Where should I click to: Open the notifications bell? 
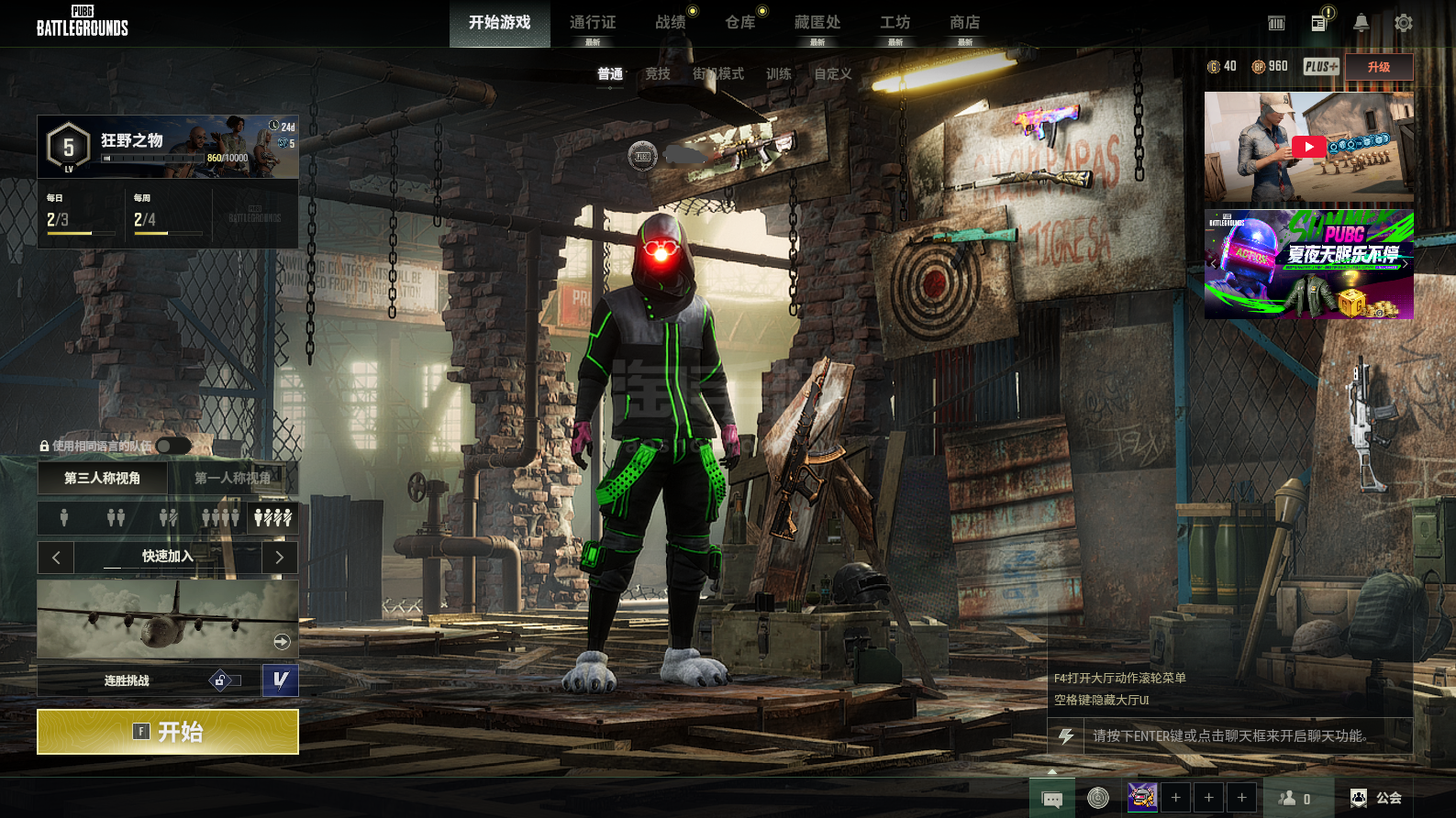point(1362,23)
